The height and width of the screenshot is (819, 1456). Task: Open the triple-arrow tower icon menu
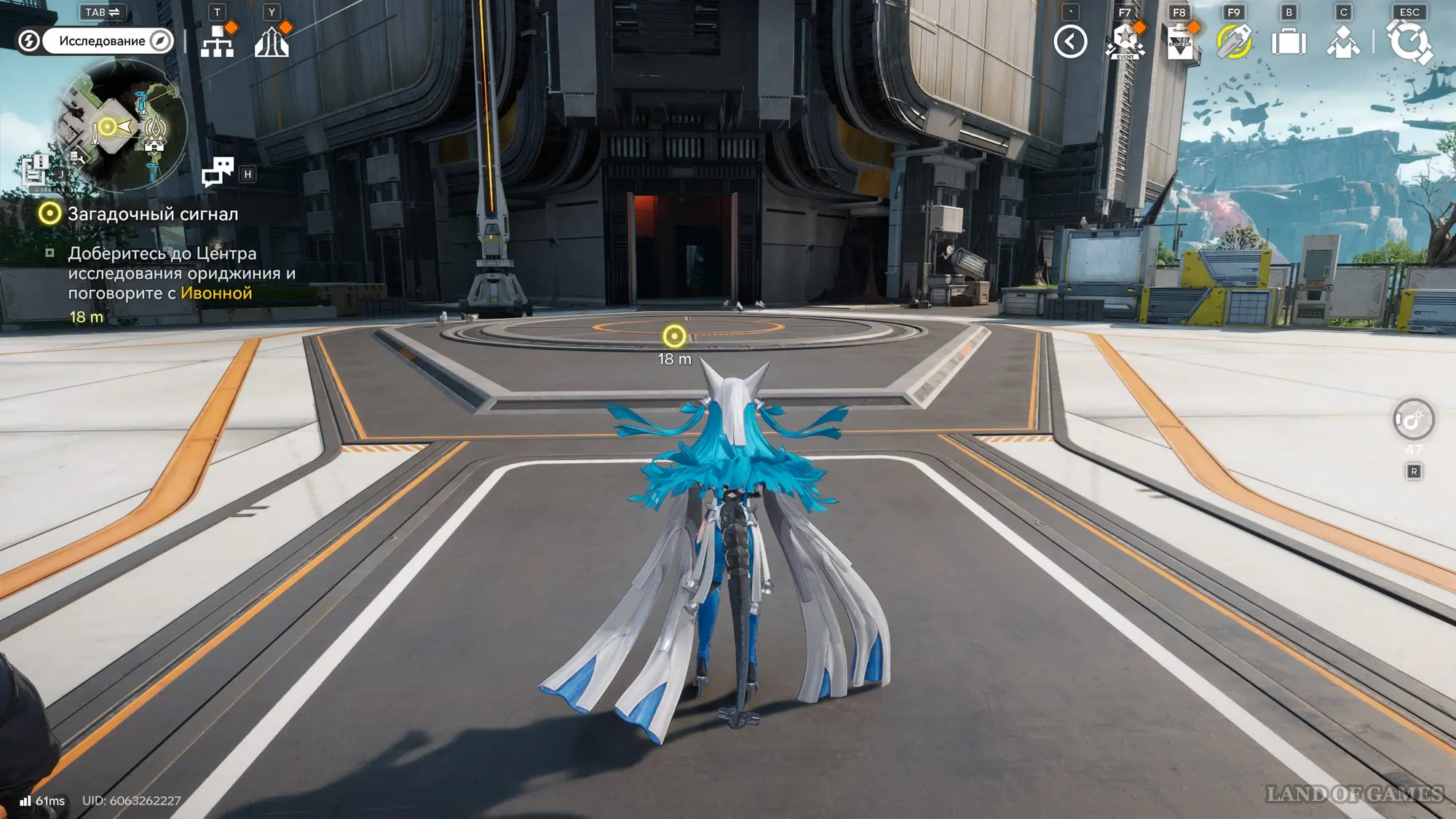pyautogui.click(x=272, y=41)
